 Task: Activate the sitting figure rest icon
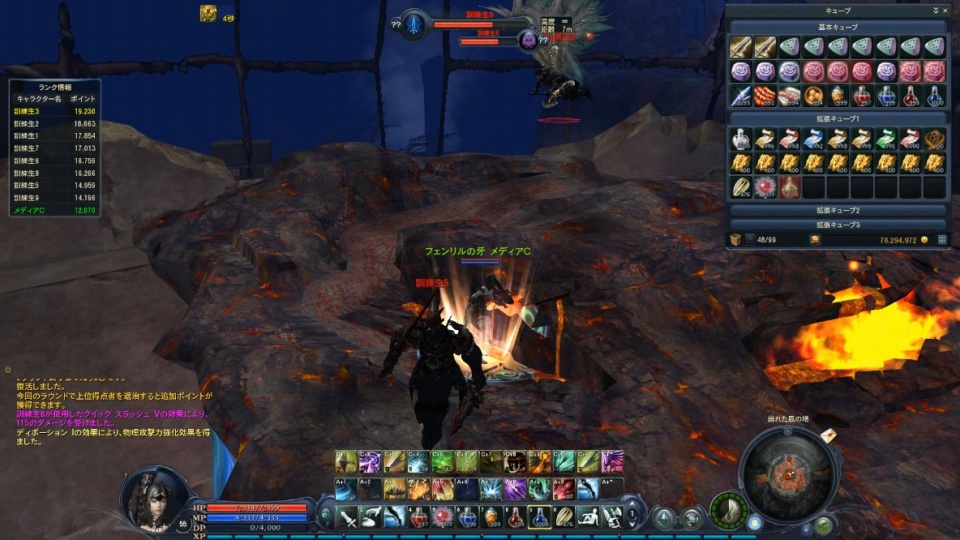588,517
